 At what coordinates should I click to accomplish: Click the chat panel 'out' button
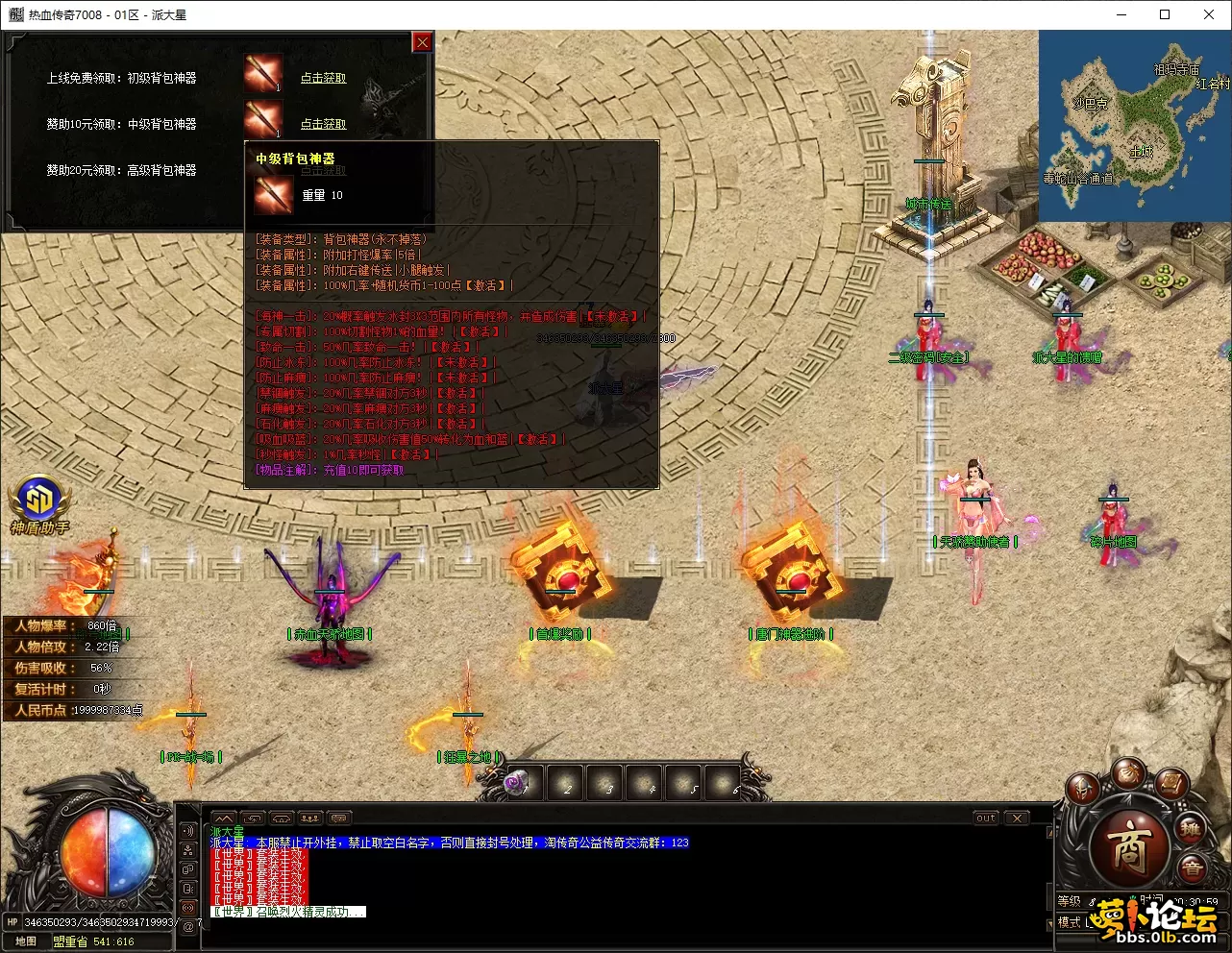click(x=986, y=819)
